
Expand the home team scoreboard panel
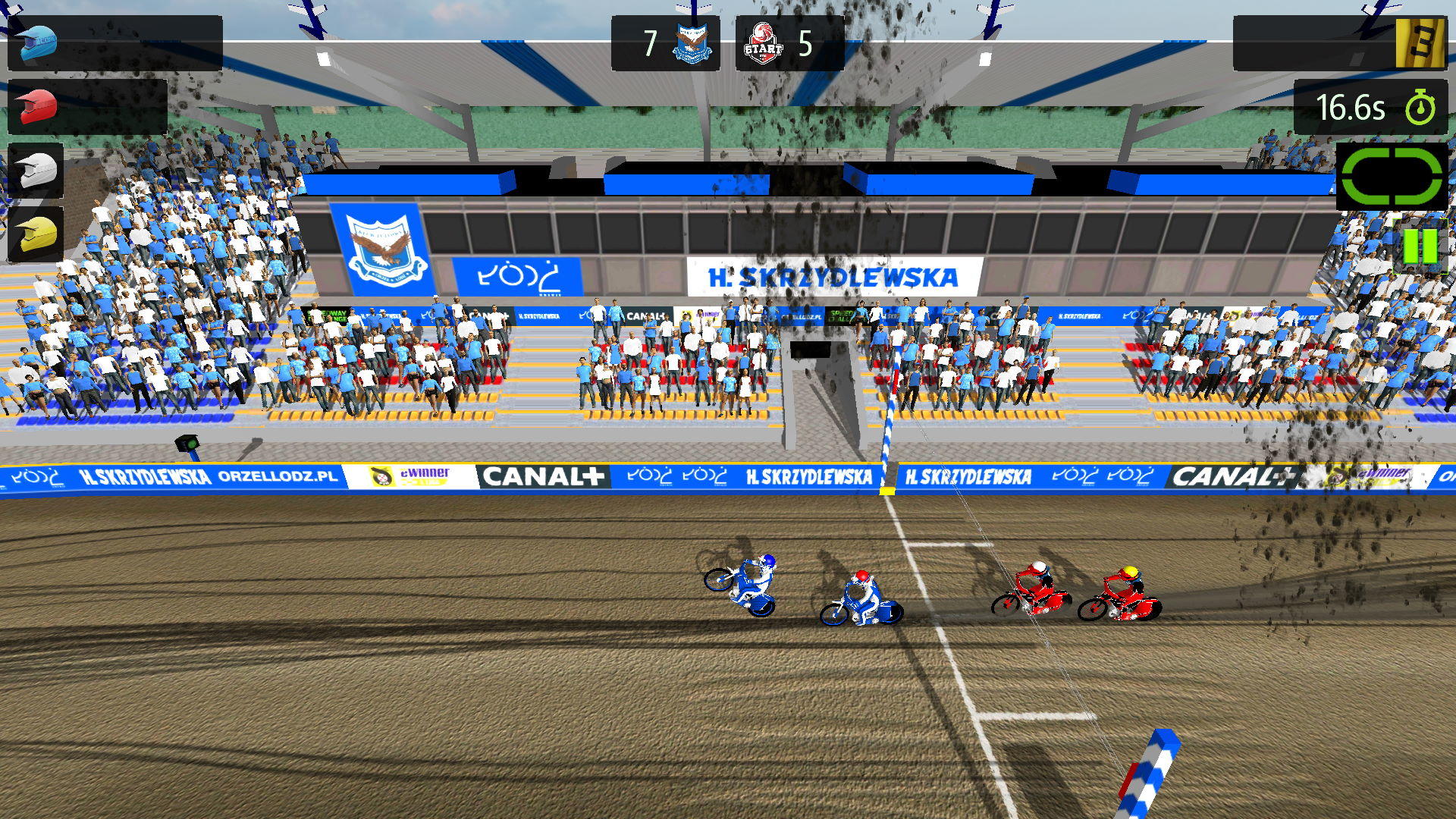[667, 42]
